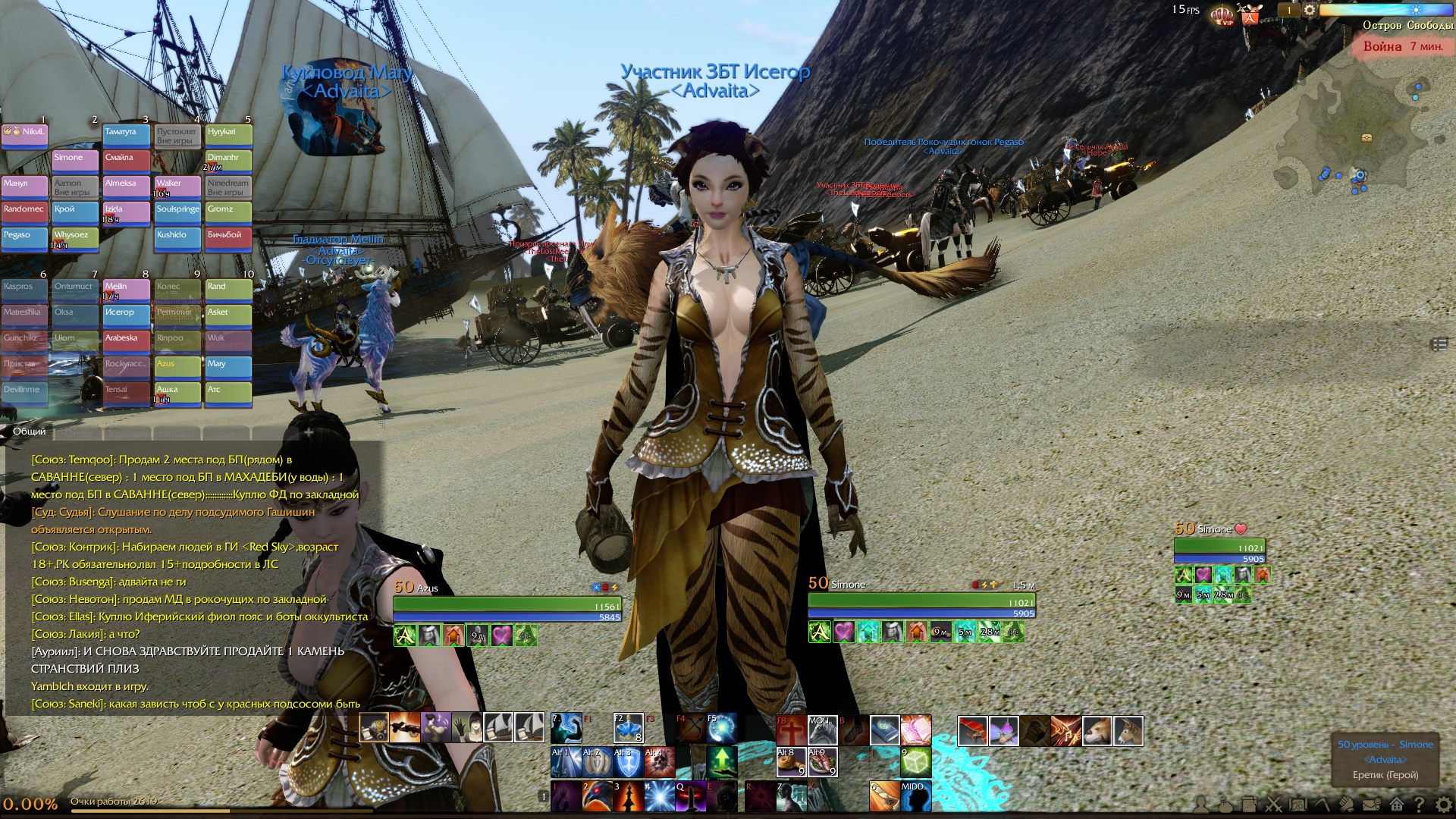Use the blue potion in slot F2
This screenshot has width=1456, height=819.
click(628, 729)
